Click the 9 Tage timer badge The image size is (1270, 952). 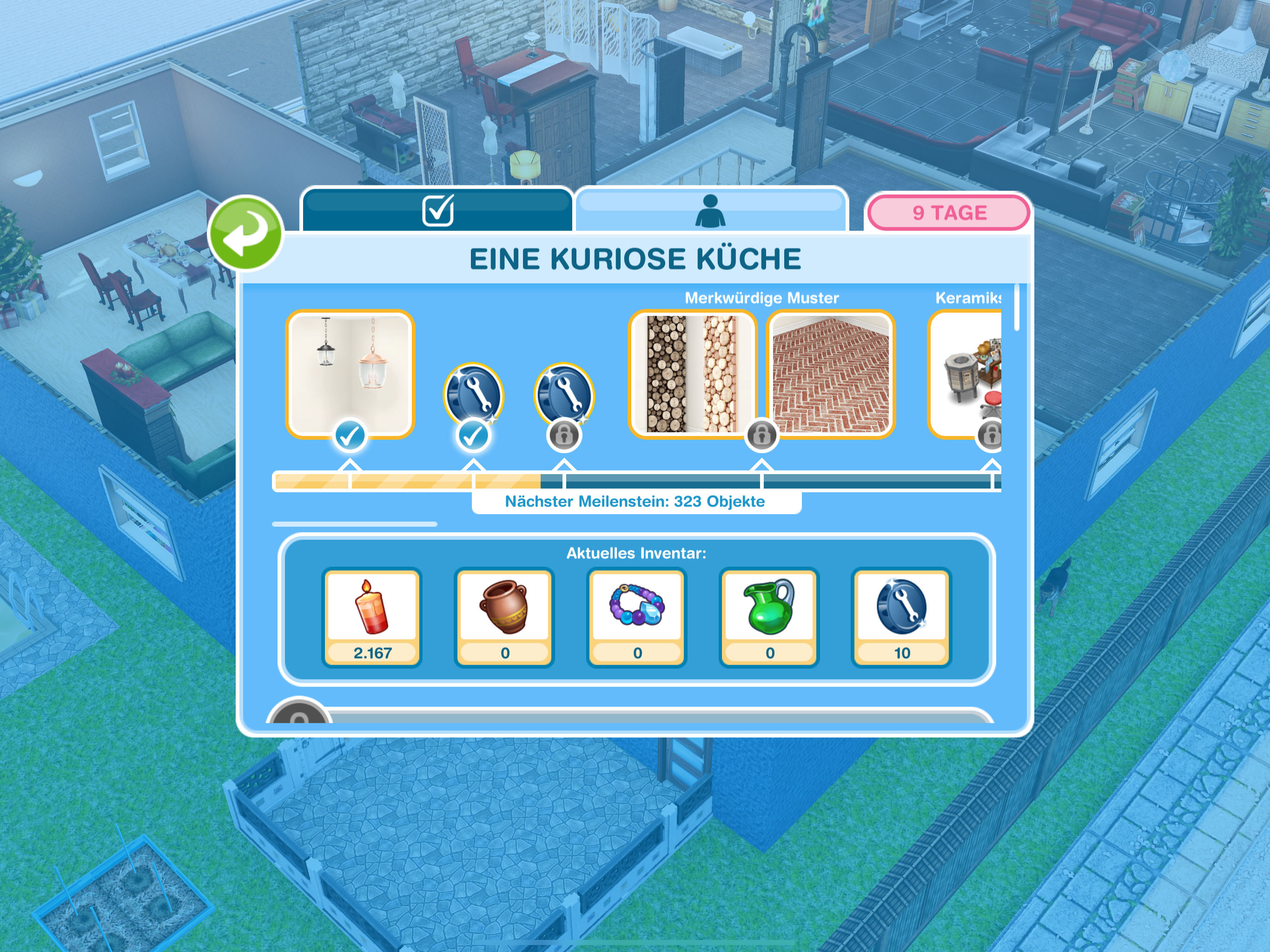pyautogui.click(x=948, y=212)
